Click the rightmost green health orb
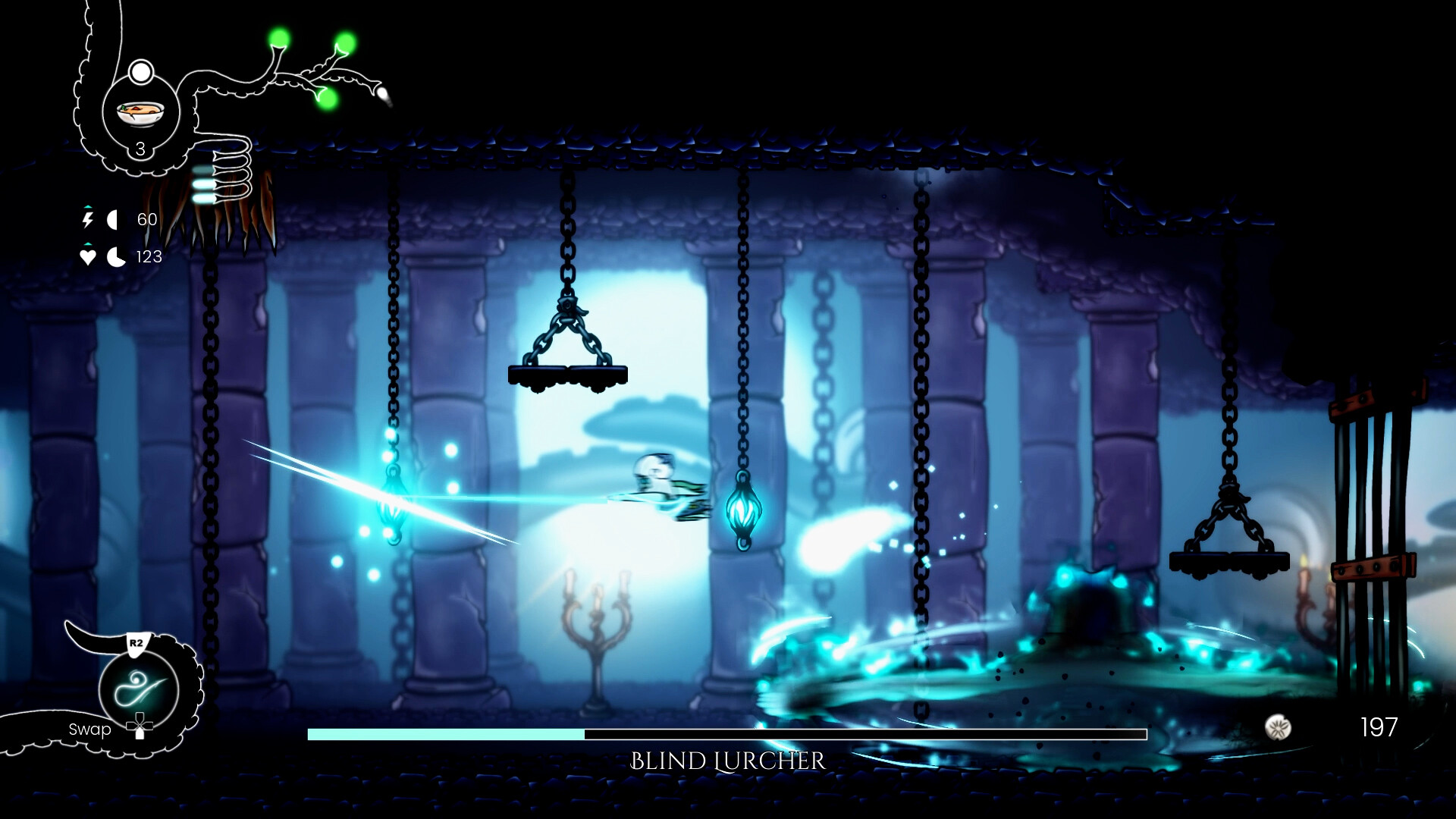The height and width of the screenshot is (819, 1456). 345,42
